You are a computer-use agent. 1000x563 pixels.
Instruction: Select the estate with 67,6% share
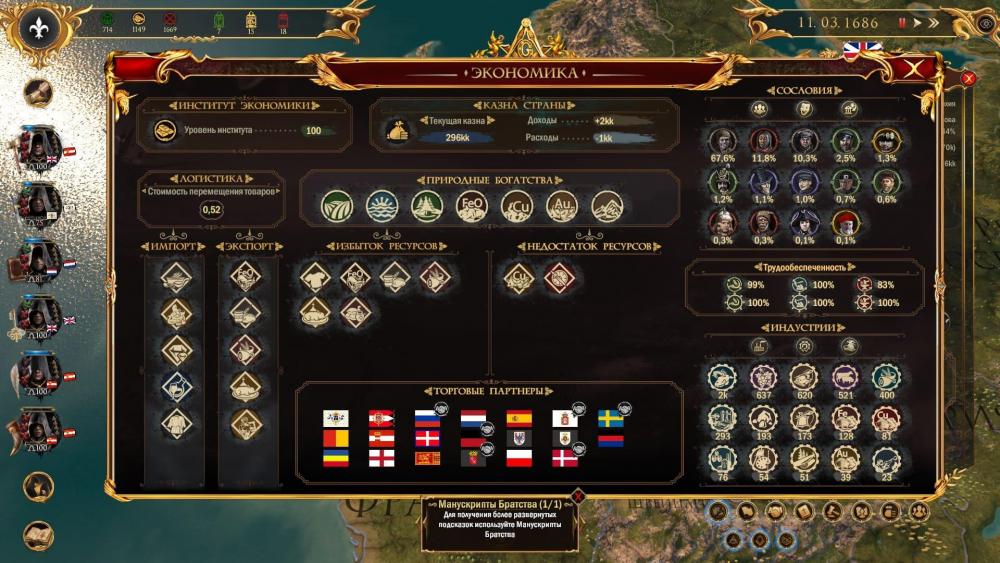[722, 140]
